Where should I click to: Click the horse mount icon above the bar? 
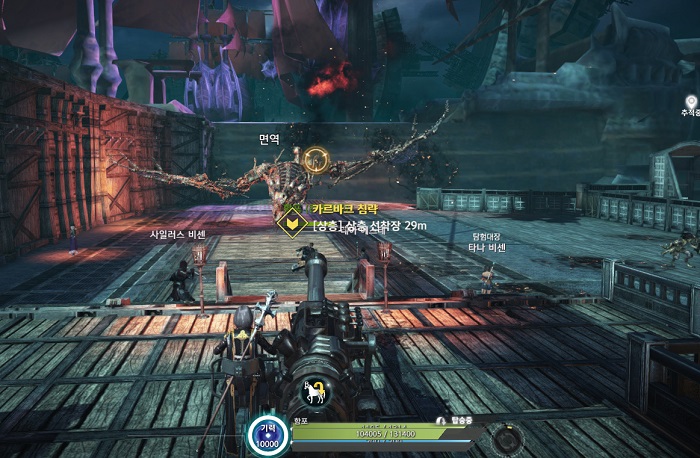click(317, 393)
